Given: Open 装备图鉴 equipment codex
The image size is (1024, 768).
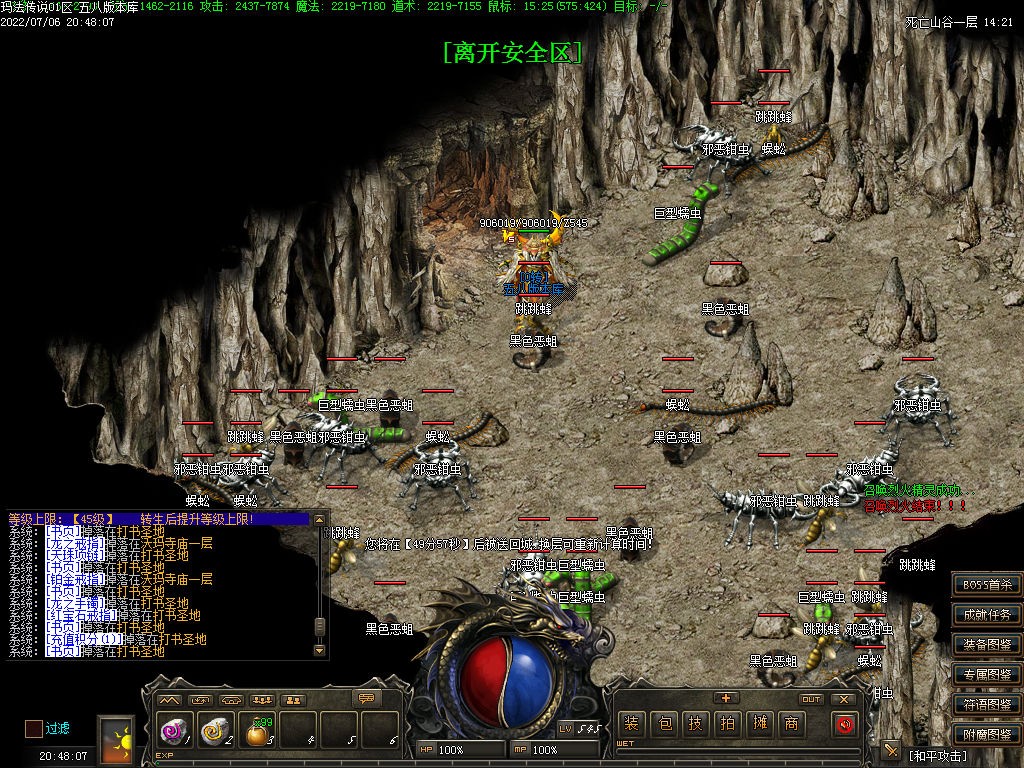Looking at the screenshot, I should tap(986, 645).
